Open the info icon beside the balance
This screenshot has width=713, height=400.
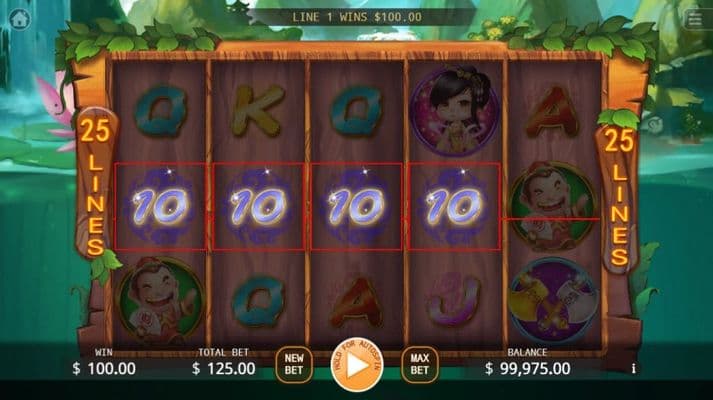[x=633, y=369]
